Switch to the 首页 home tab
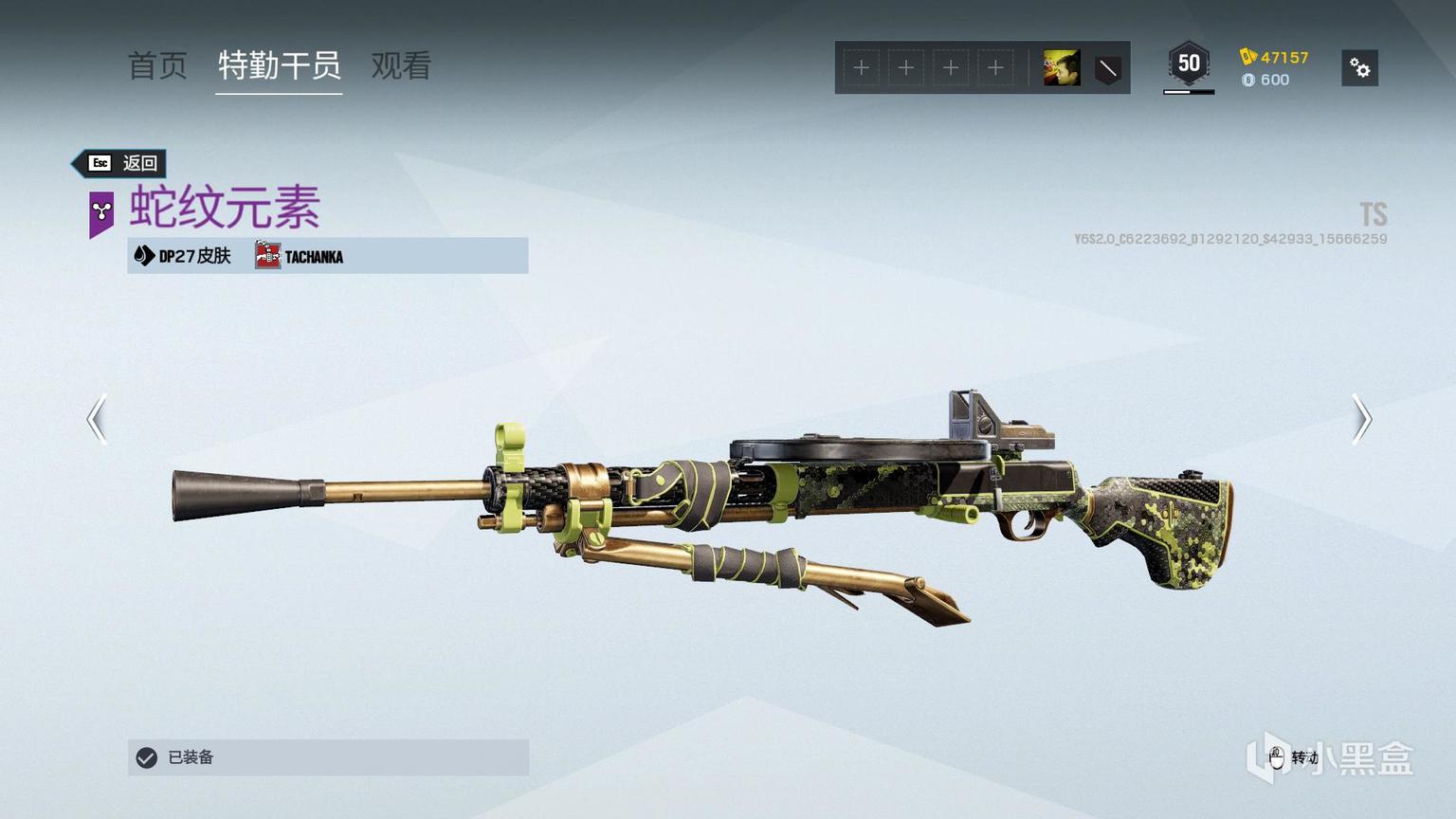Image resolution: width=1456 pixels, height=819 pixels. 157,66
